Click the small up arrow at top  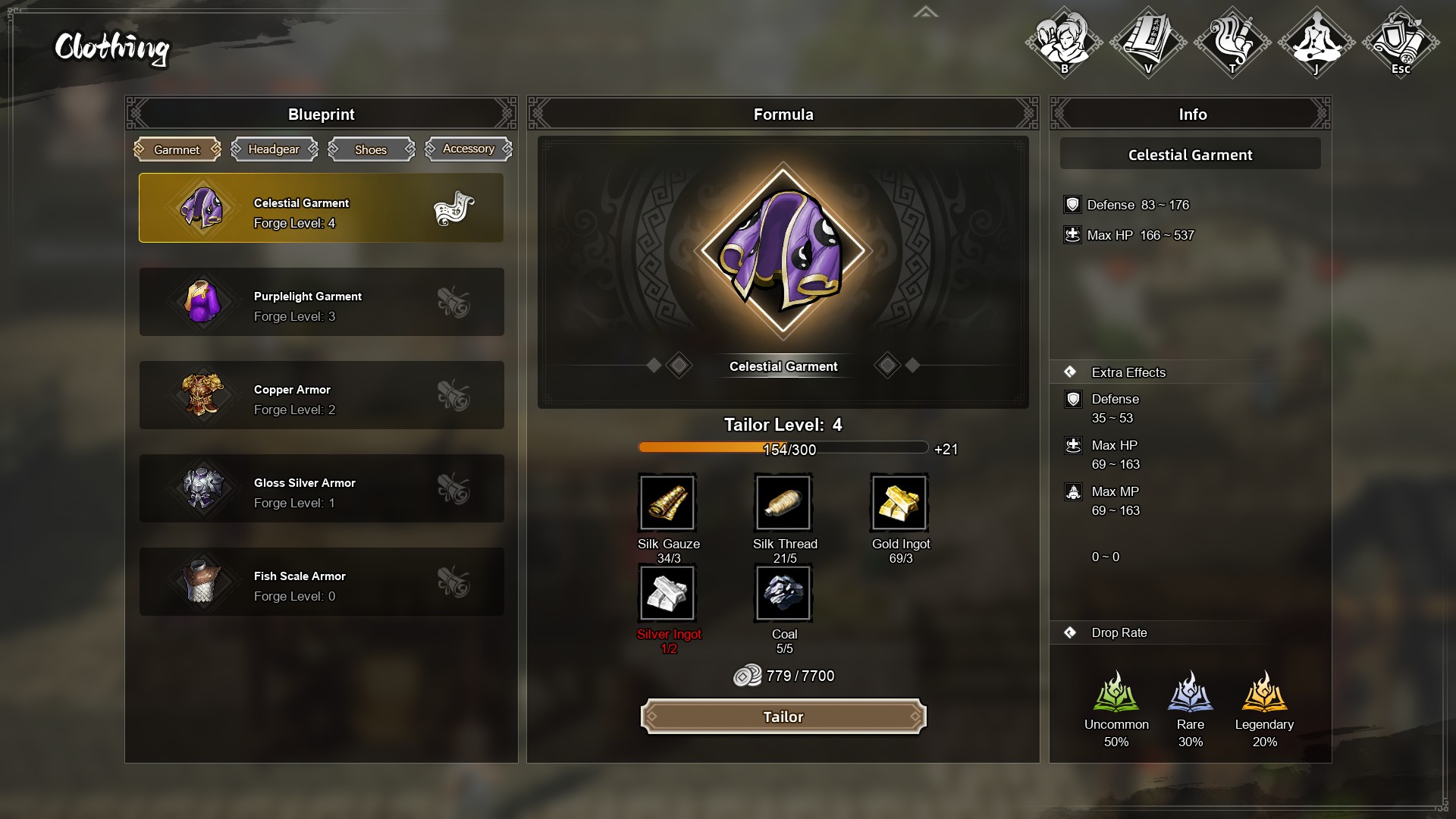[x=925, y=12]
